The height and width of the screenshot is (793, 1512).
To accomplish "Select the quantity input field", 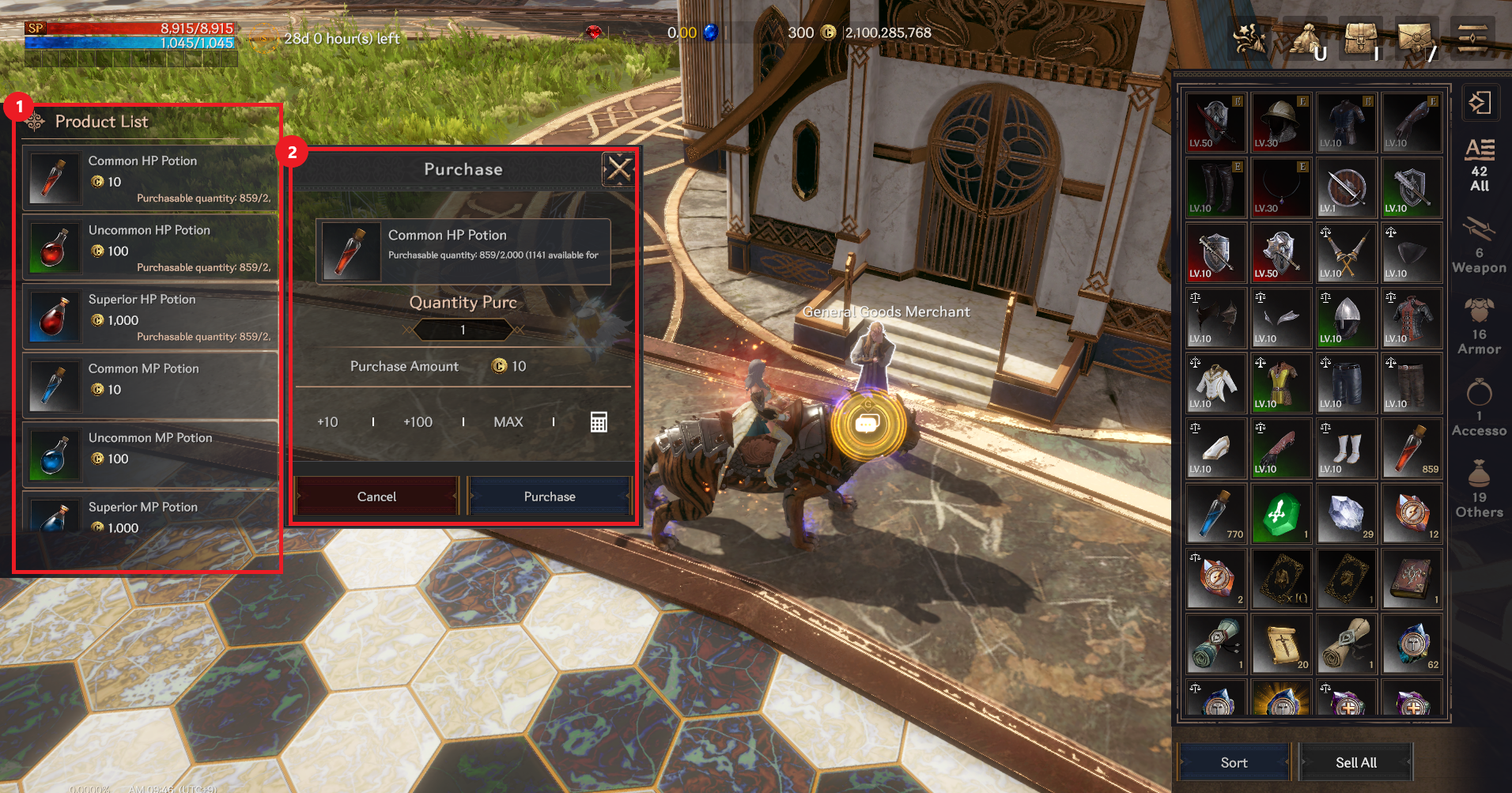I will pos(463,330).
